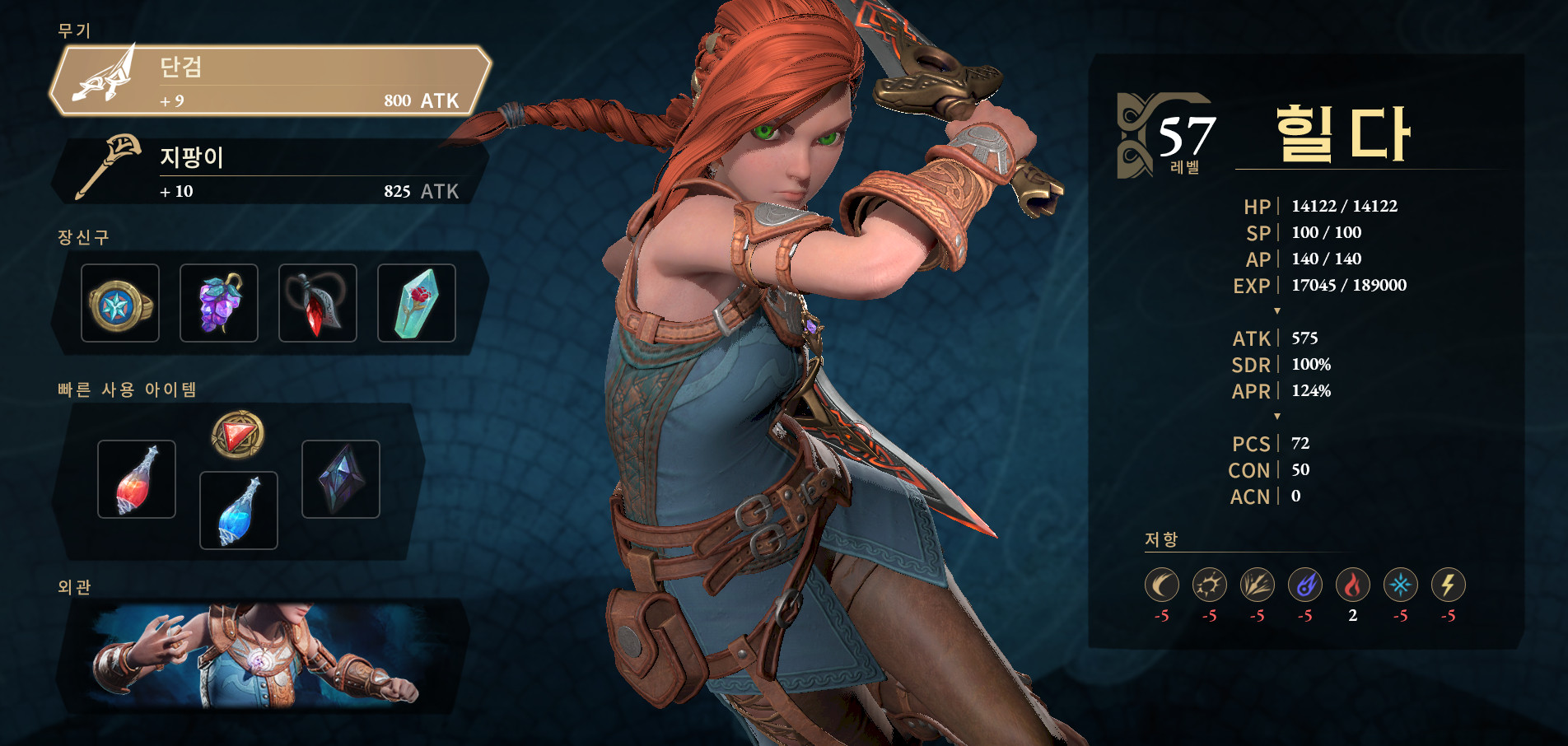Image resolution: width=1568 pixels, height=746 pixels.
Task: Select the blue potion quick-use item
Action: point(238,508)
